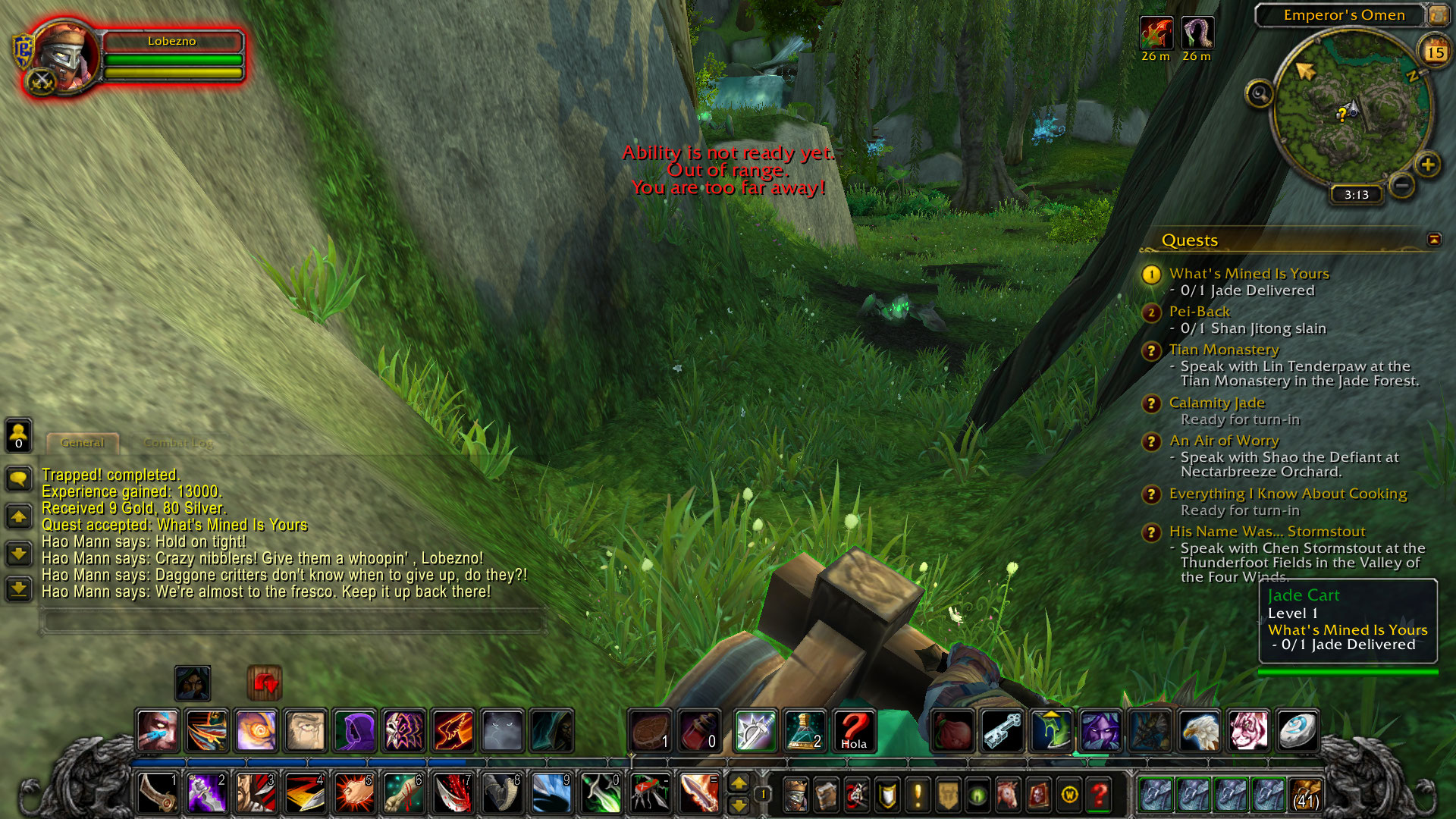Image resolution: width=1456 pixels, height=819 pixels.
Task: Open the minimap tracking magnifier button
Action: click(1260, 94)
